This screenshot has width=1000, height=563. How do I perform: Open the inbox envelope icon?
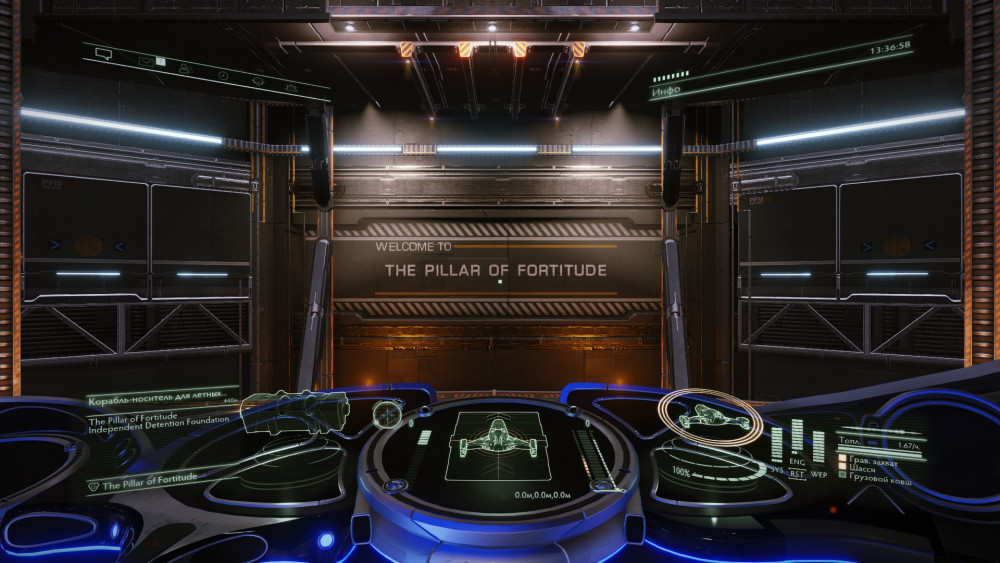(x=146, y=61)
